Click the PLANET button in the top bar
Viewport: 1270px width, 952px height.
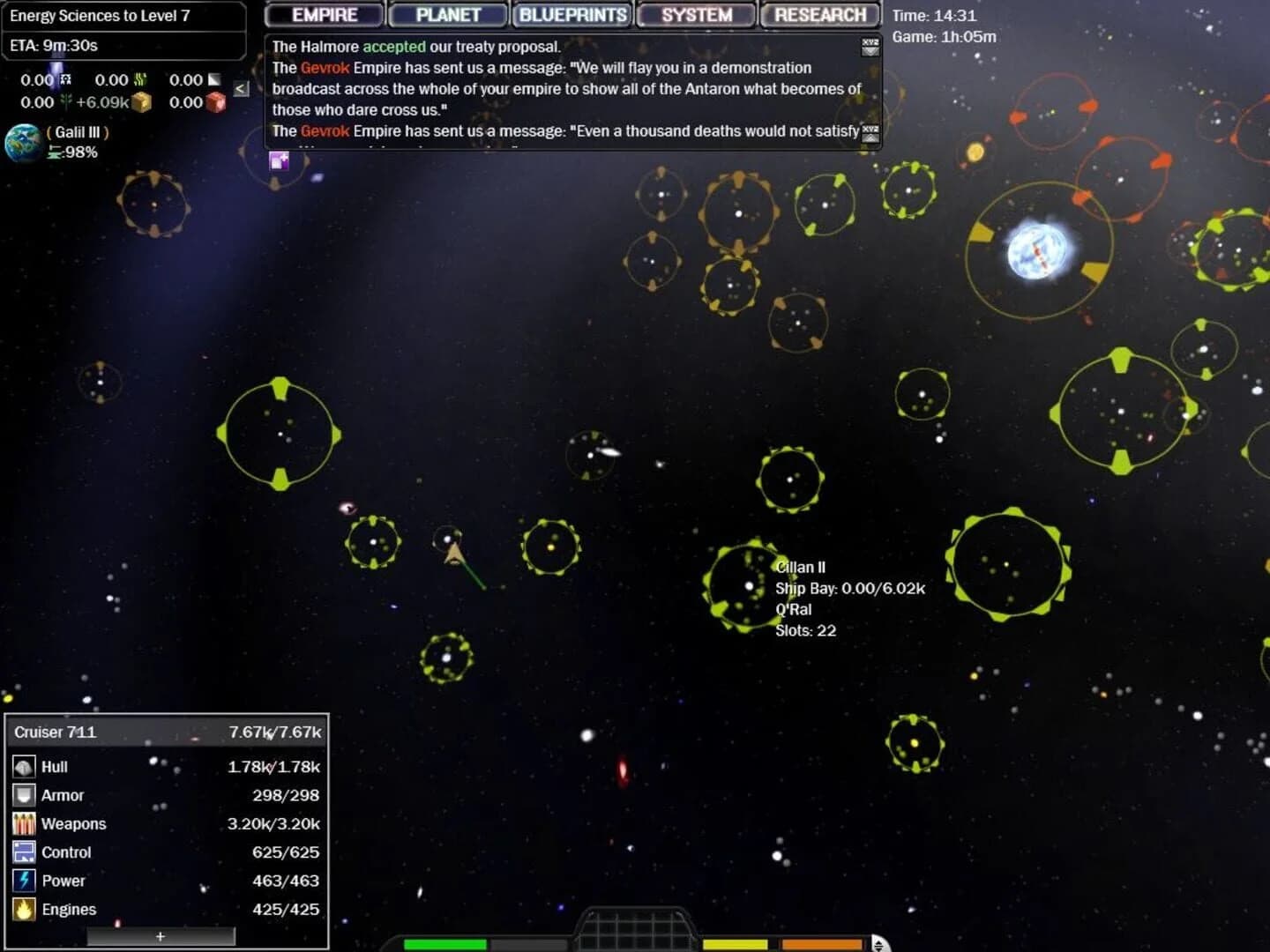tap(447, 14)
